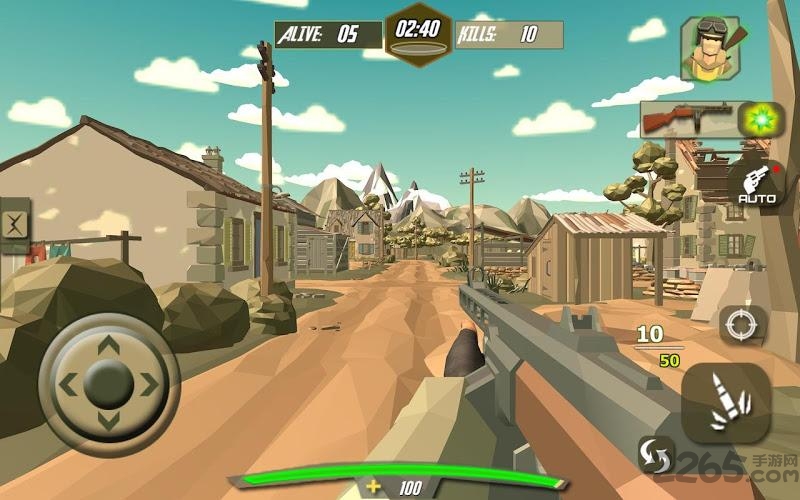The image size is (800, 500).
Task: Tap the circular arrows reload button
Action: coord(655,454)
